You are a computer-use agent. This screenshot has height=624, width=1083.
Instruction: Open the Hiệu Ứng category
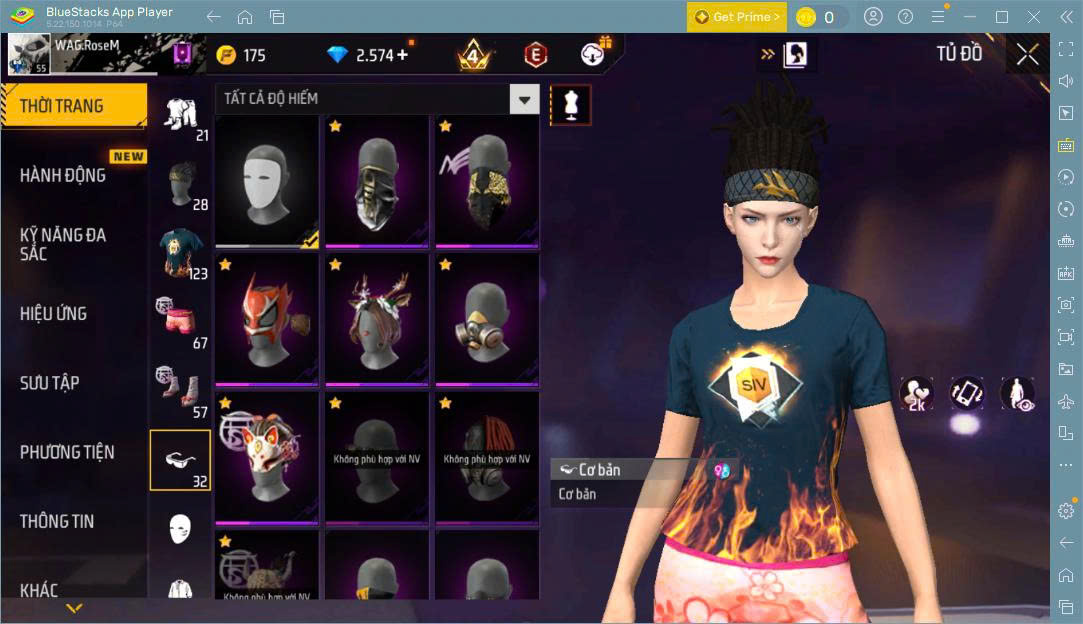[54, 314]
